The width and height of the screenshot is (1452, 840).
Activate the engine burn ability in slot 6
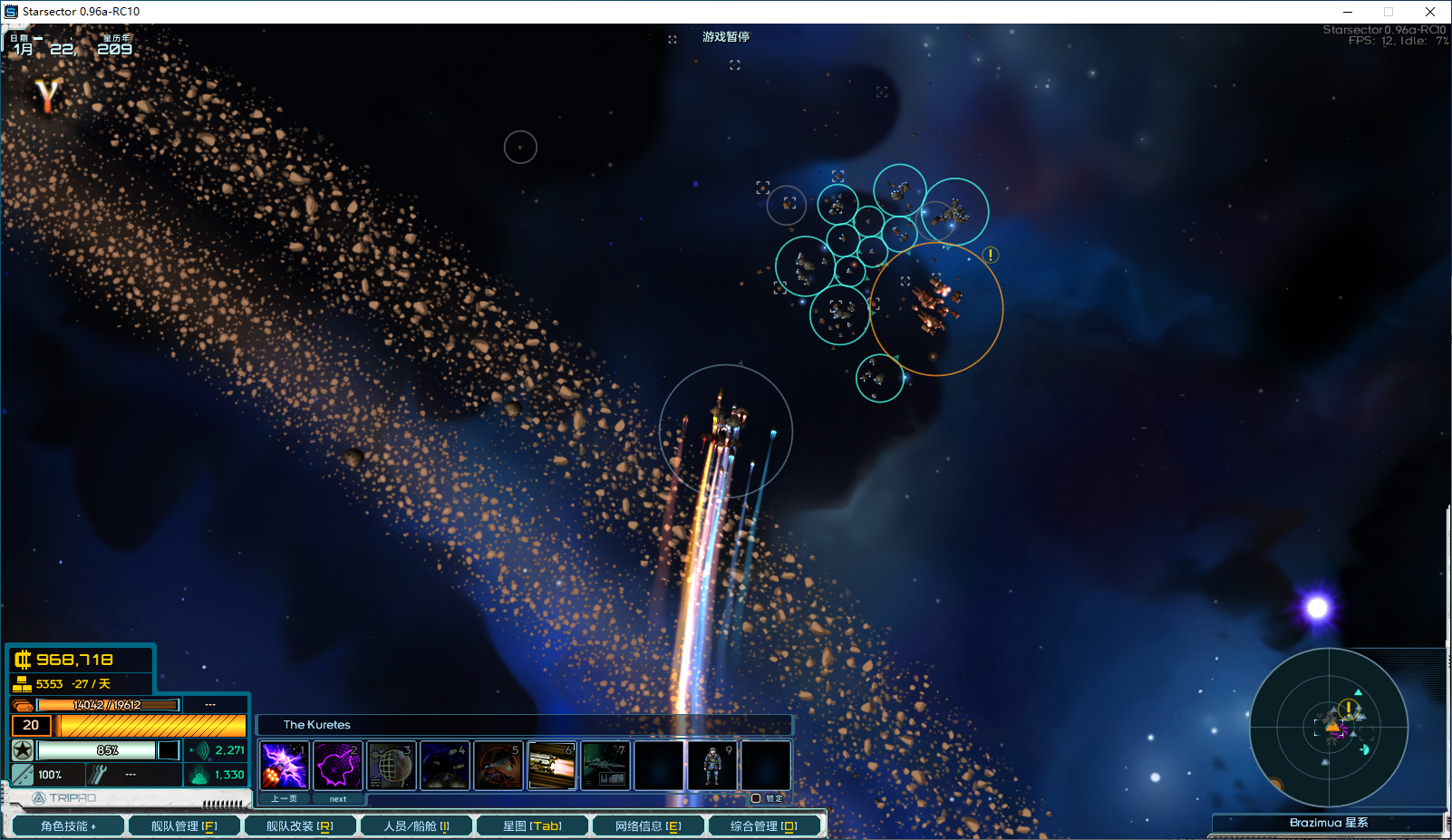[552, 765]
